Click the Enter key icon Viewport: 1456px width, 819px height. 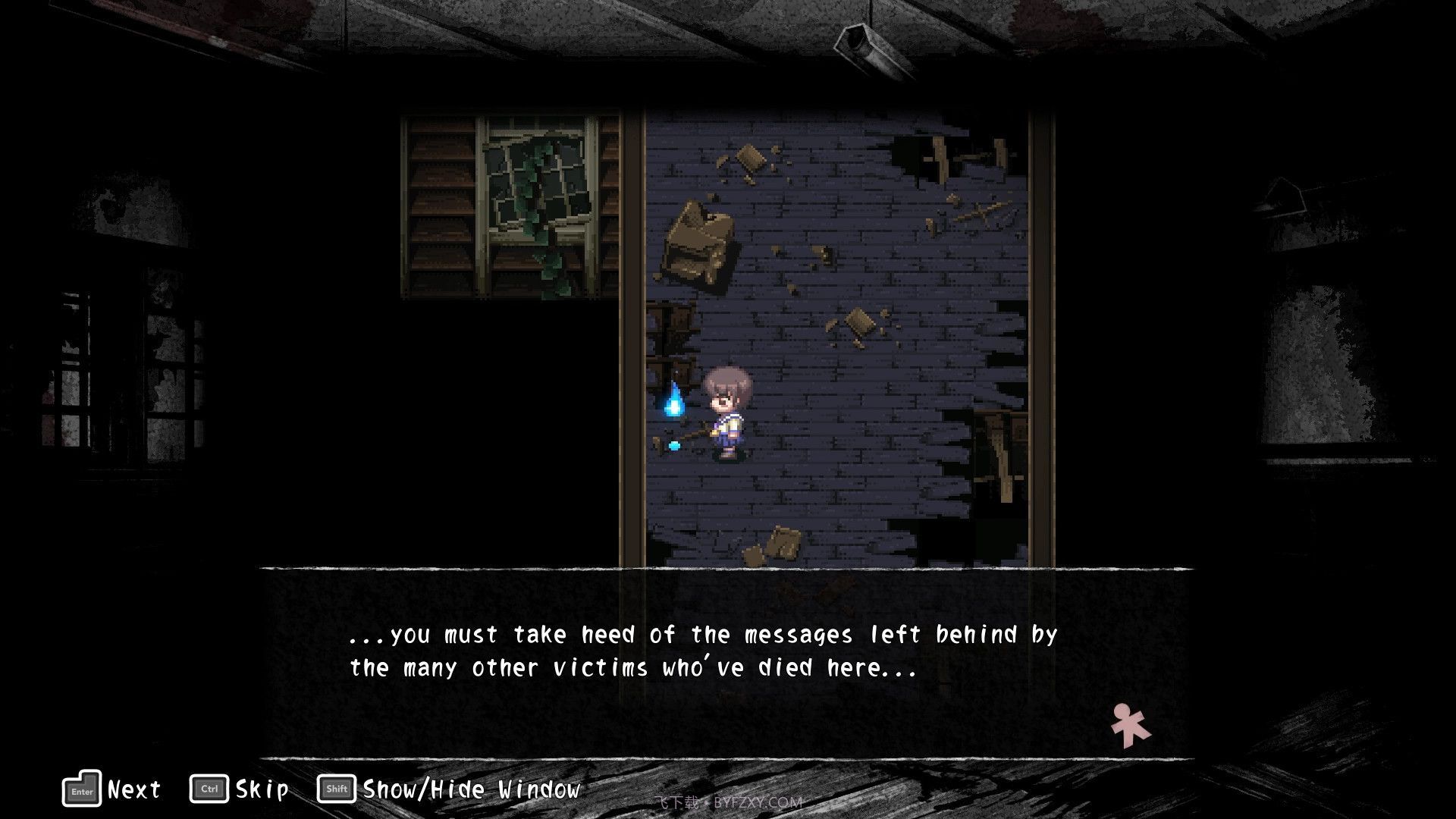(x=80, y=789)
